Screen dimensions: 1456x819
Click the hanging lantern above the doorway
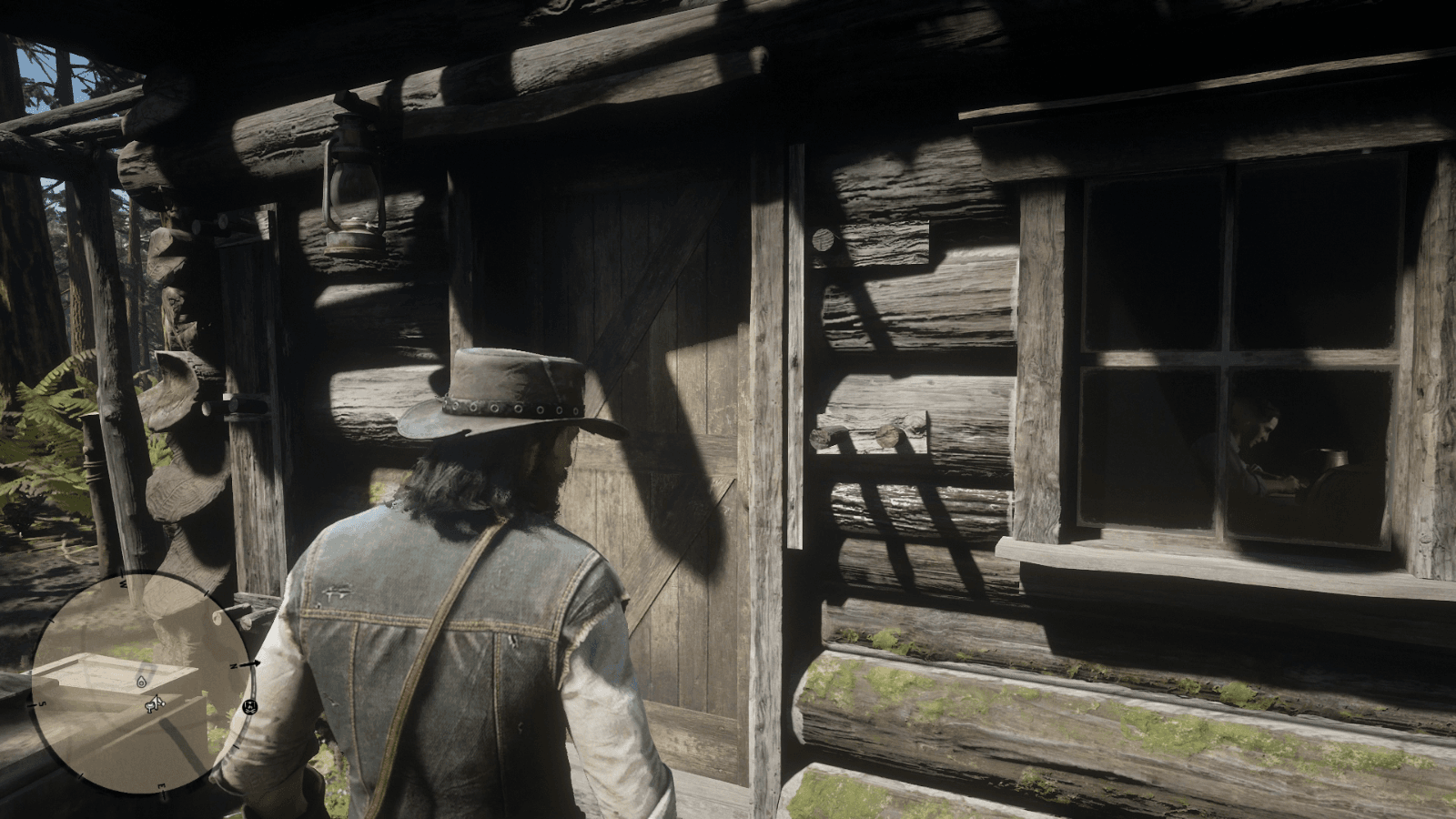pos(353,182)
